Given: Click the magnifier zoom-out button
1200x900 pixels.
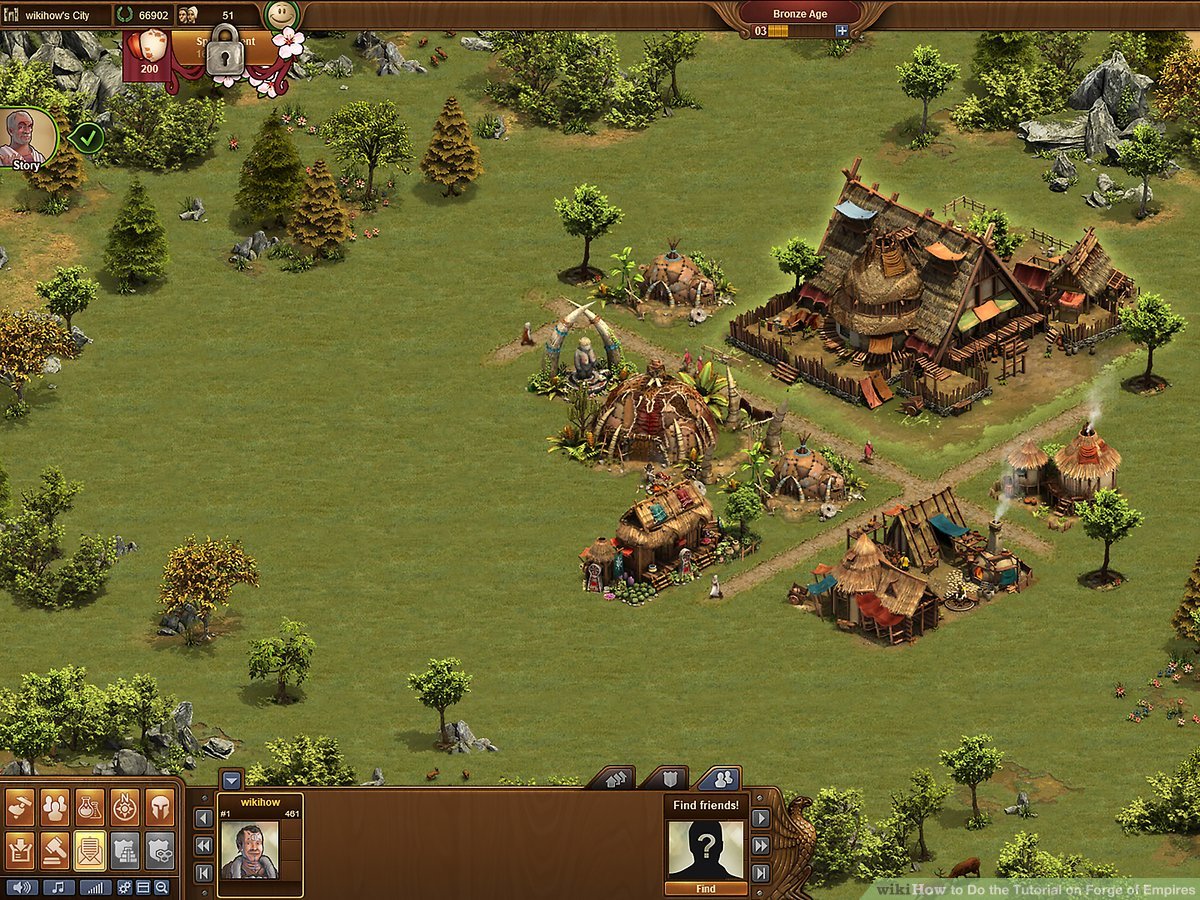Looking at the screenshot, I should coord(161,887).
